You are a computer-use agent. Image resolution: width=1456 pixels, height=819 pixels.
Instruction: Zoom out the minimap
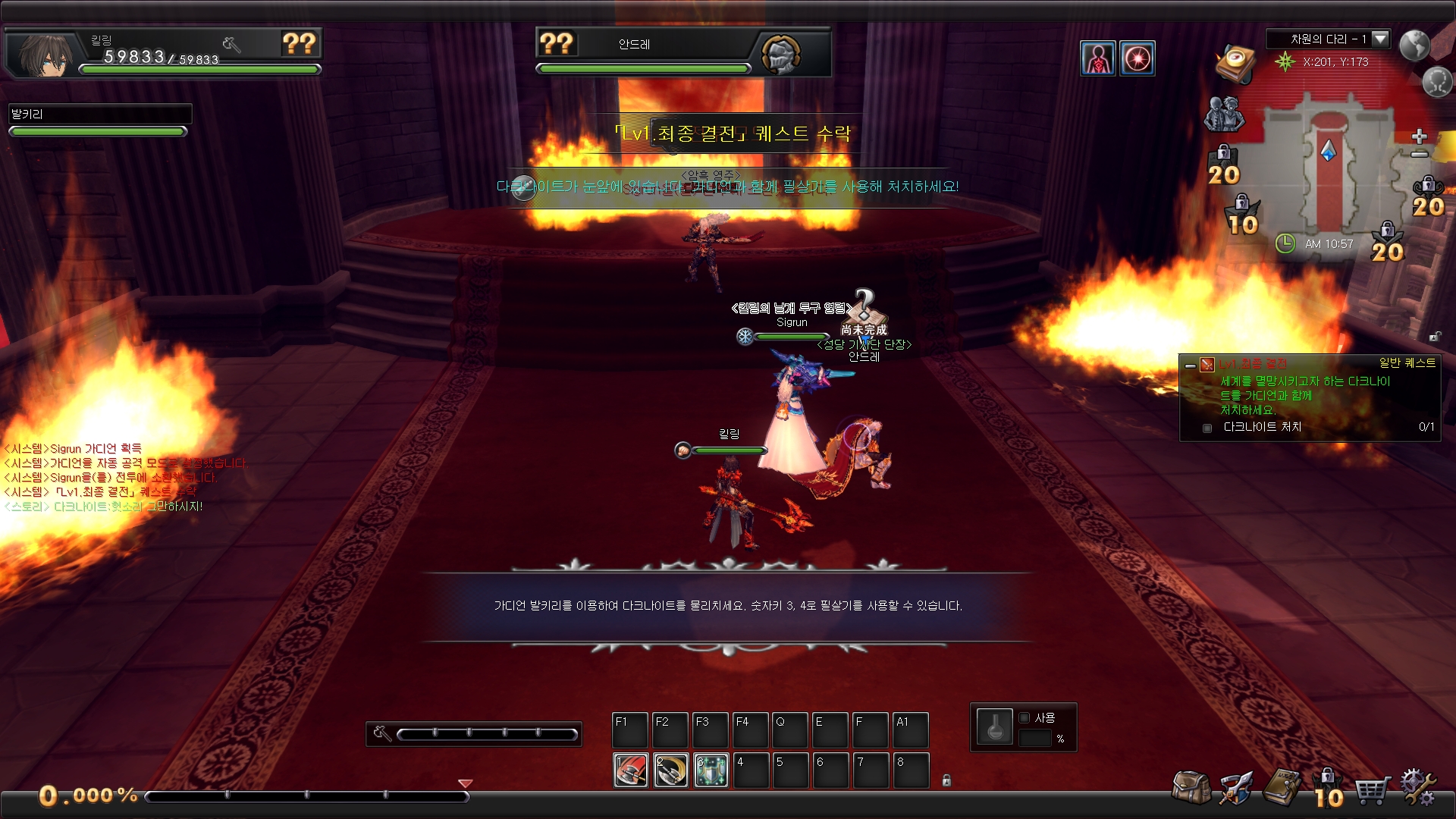[x=1420, y=155]
